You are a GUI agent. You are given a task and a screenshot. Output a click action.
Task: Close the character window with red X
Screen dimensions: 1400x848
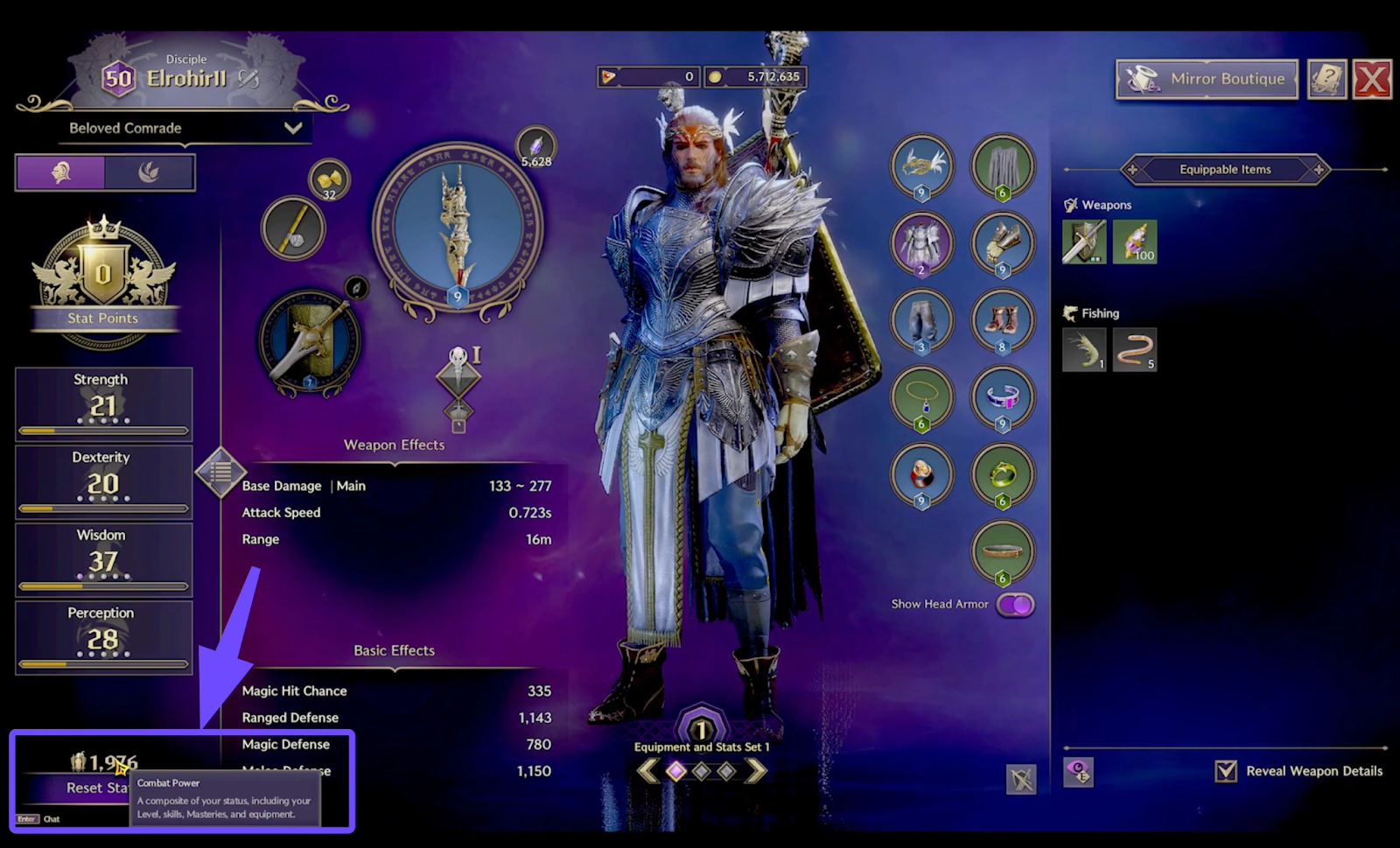coord(1371,80)
